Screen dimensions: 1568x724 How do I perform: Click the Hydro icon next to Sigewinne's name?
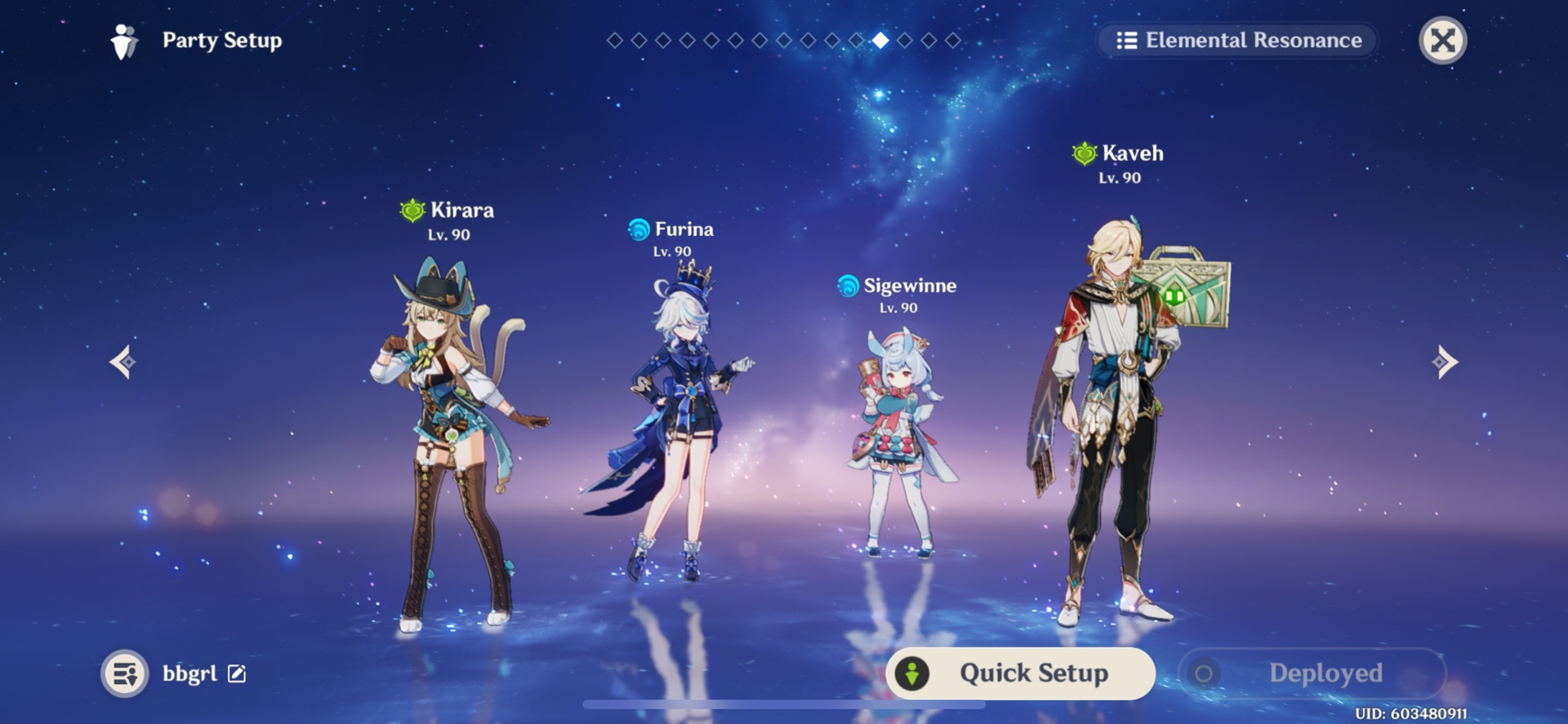point(847,286)
